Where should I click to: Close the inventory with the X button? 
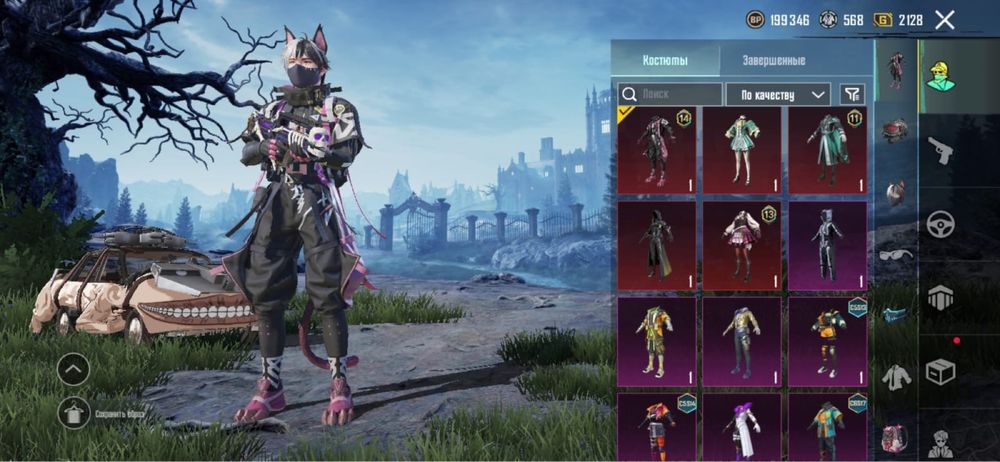click(944, 19)
